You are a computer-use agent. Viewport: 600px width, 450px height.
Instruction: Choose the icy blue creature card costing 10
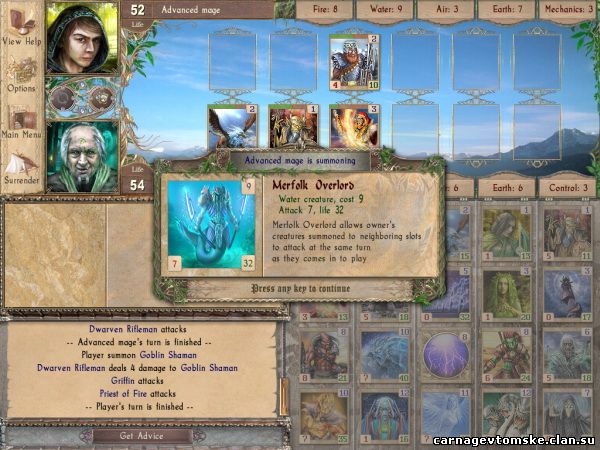click(x=383, y=355)
